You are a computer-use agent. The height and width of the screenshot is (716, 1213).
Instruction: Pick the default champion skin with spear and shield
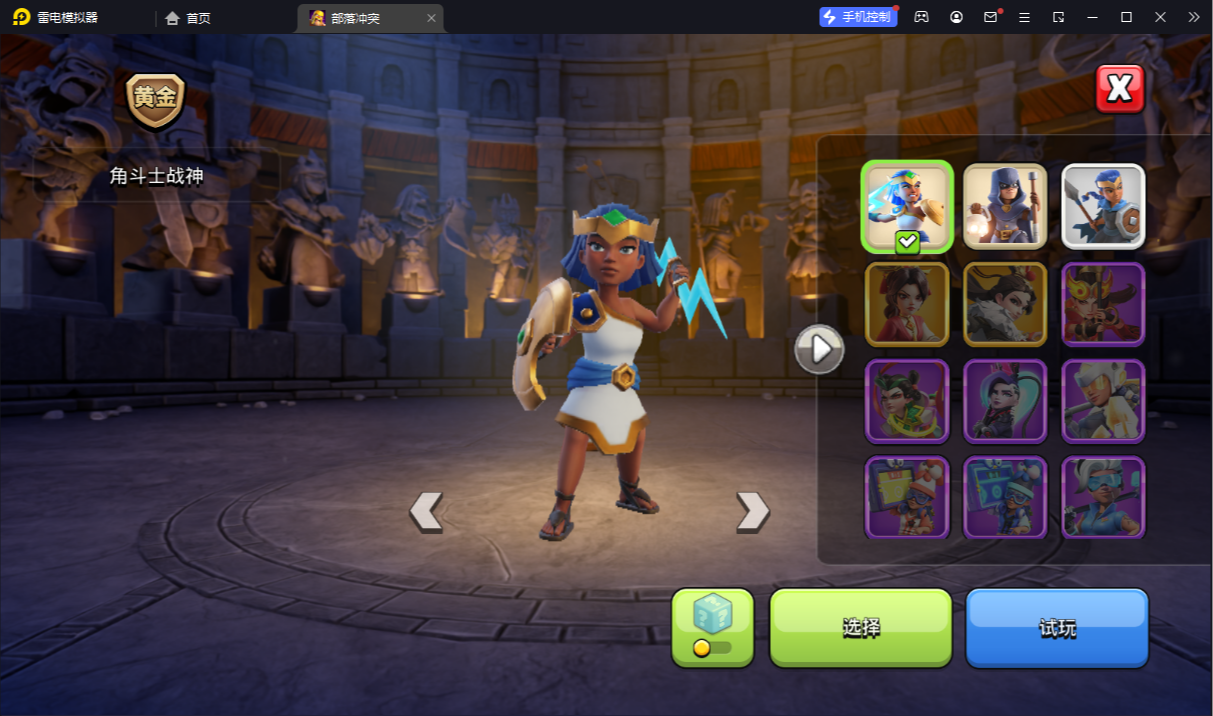pyautogui.click(x=1103, y=206)
